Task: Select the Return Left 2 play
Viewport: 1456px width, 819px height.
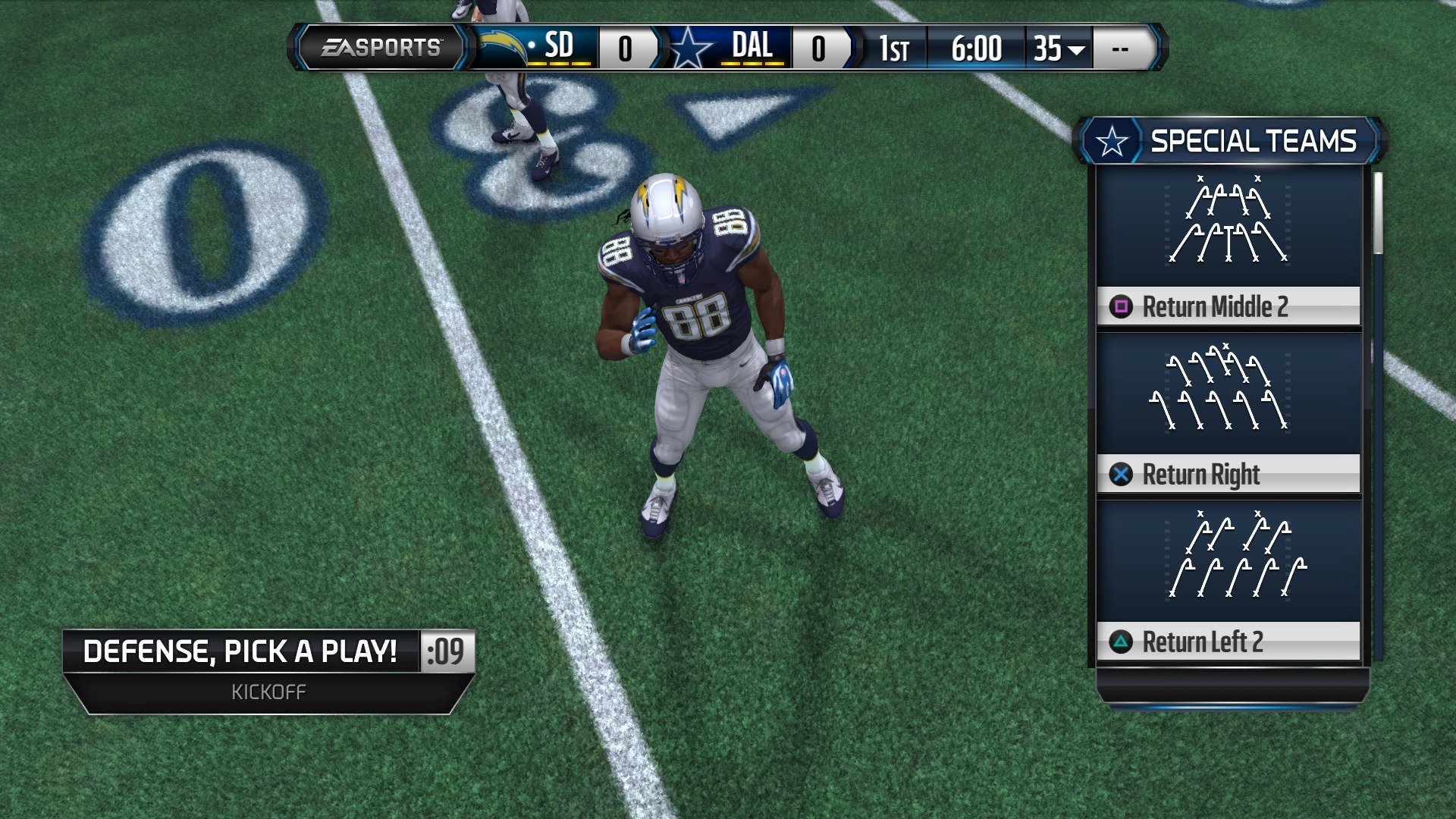Action: pyautogui.click(x=1227, y=643)
